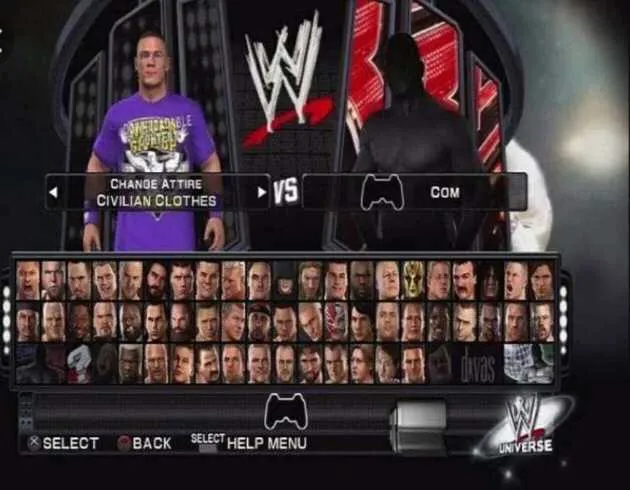630x490 pixels.
Task: Click the WWE Universe logo
Action: 525,425
